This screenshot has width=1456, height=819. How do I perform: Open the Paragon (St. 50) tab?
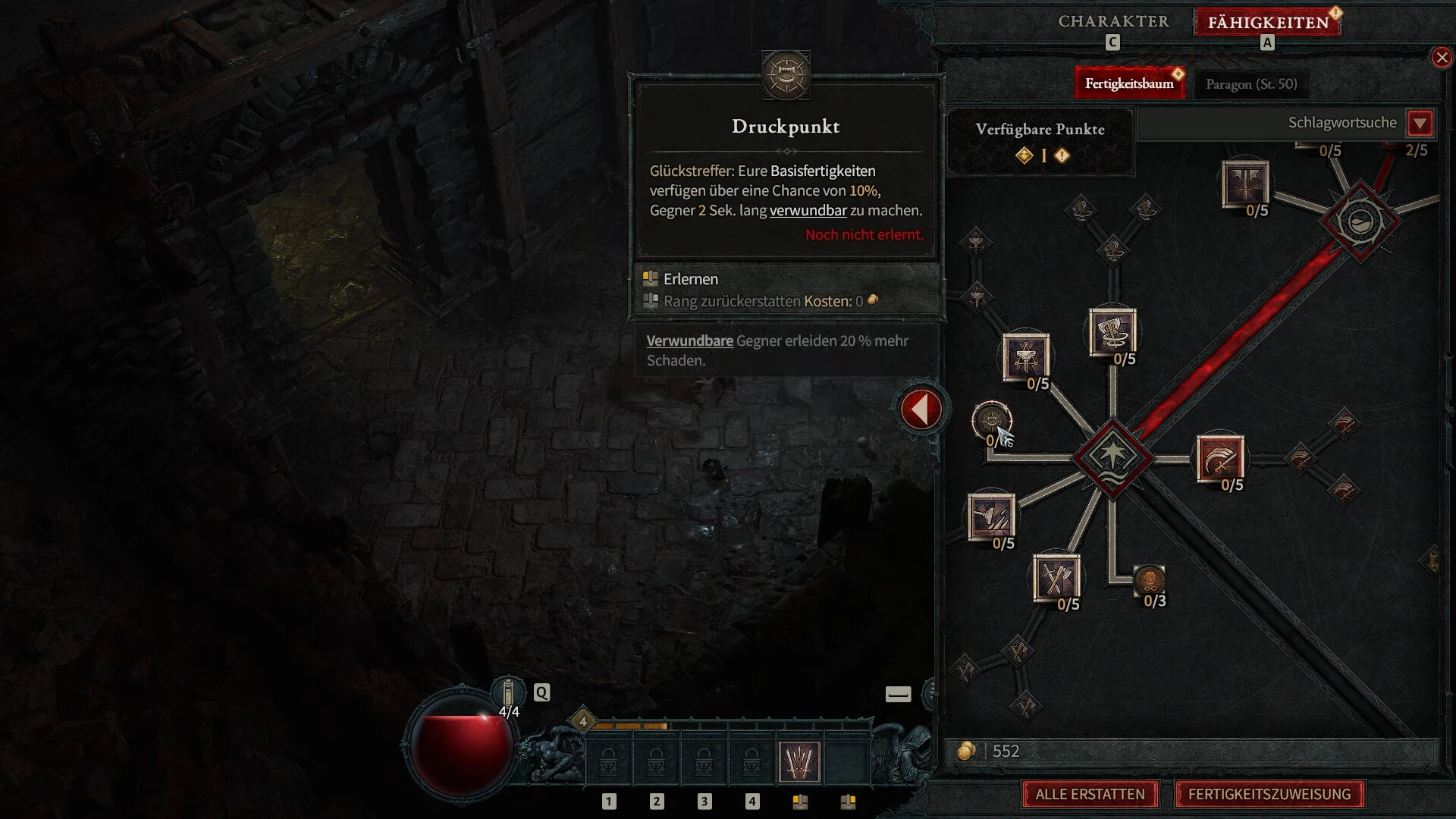point(1251,83)
